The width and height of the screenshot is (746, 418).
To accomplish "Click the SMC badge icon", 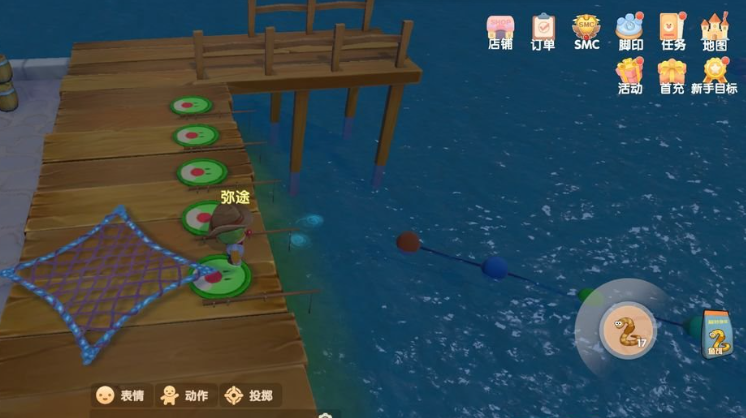I will pos(586,30).
